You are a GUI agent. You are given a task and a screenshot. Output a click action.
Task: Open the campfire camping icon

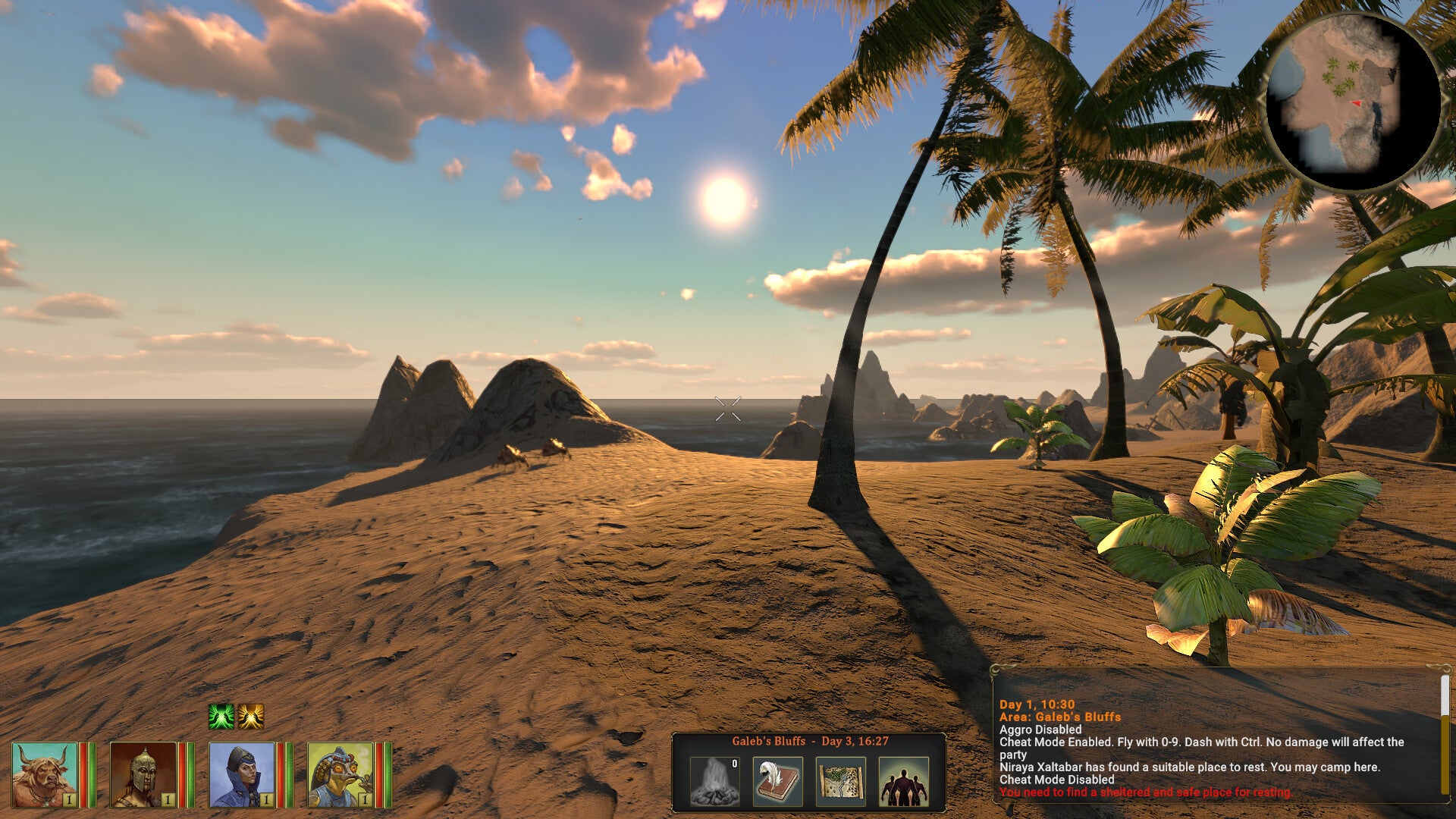[x=714, y=781]
